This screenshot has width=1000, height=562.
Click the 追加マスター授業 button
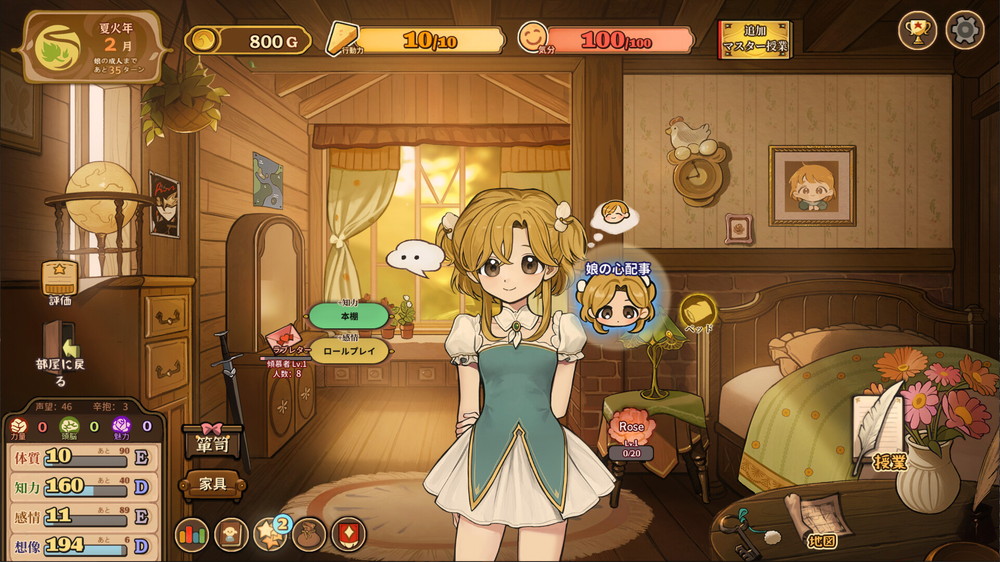tap(754, 39)
